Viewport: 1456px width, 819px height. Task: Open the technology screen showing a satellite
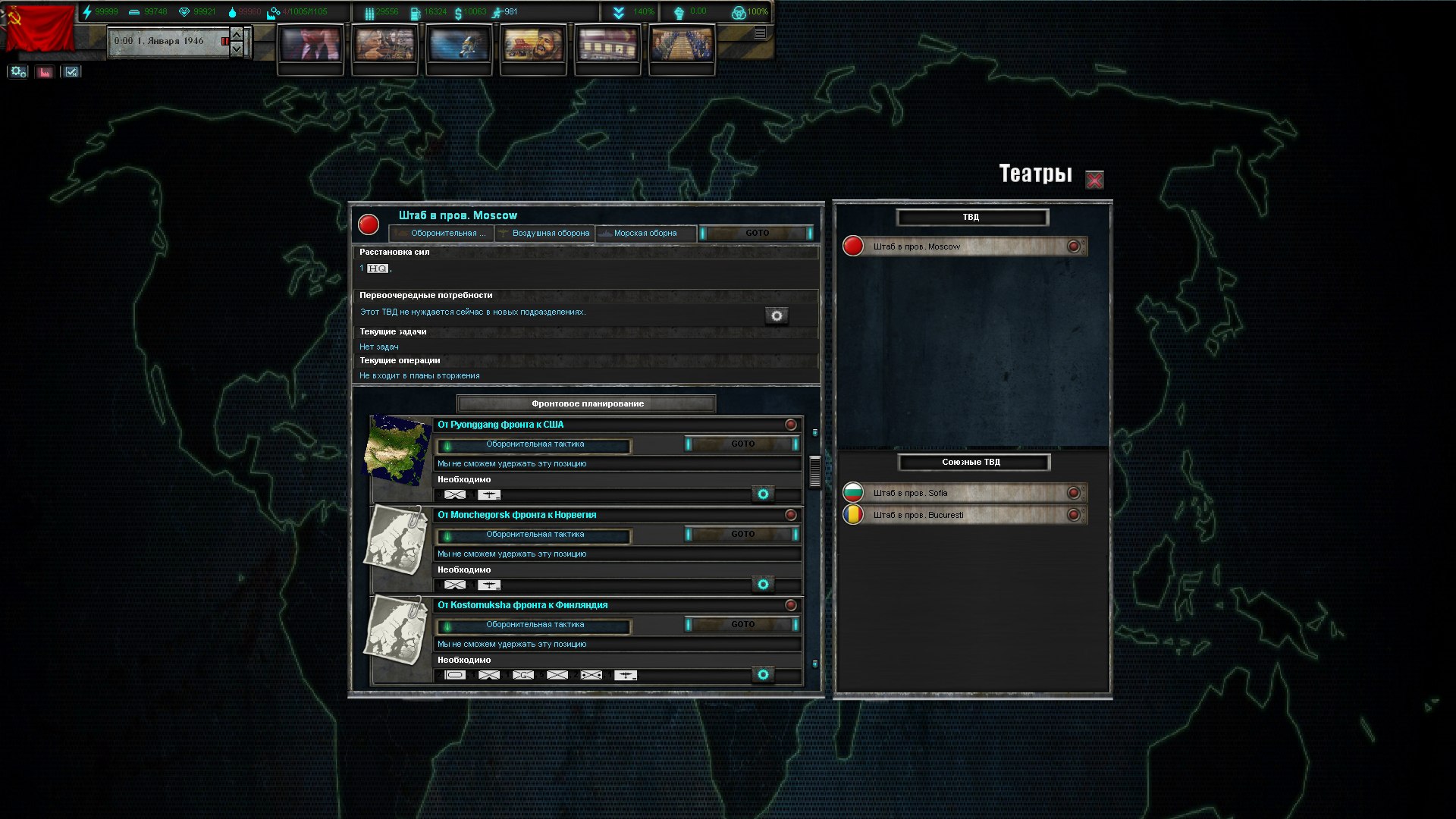pyautogui.click(x=459, y=45)
